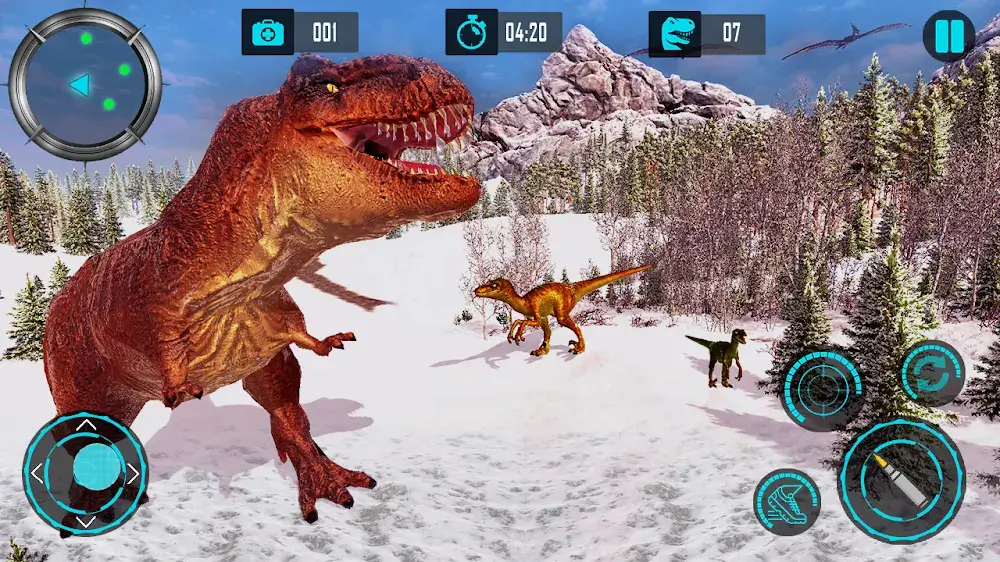
Task: Pause the game
Action: [x=948, y=36]
